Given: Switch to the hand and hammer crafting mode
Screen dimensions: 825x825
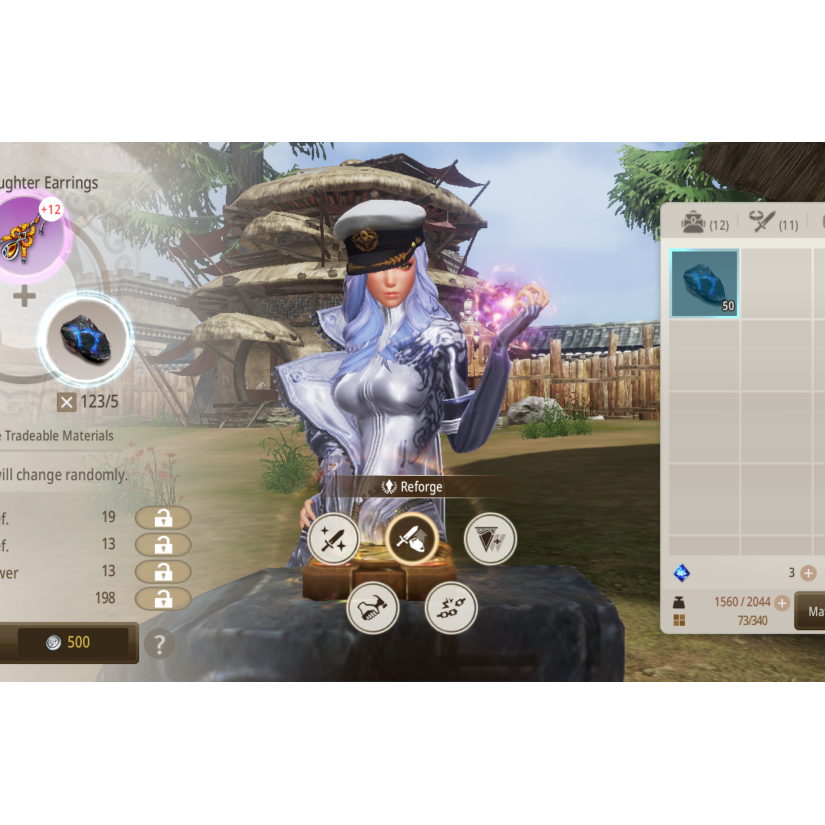Looking at the screenshot, I should (372, 607).
